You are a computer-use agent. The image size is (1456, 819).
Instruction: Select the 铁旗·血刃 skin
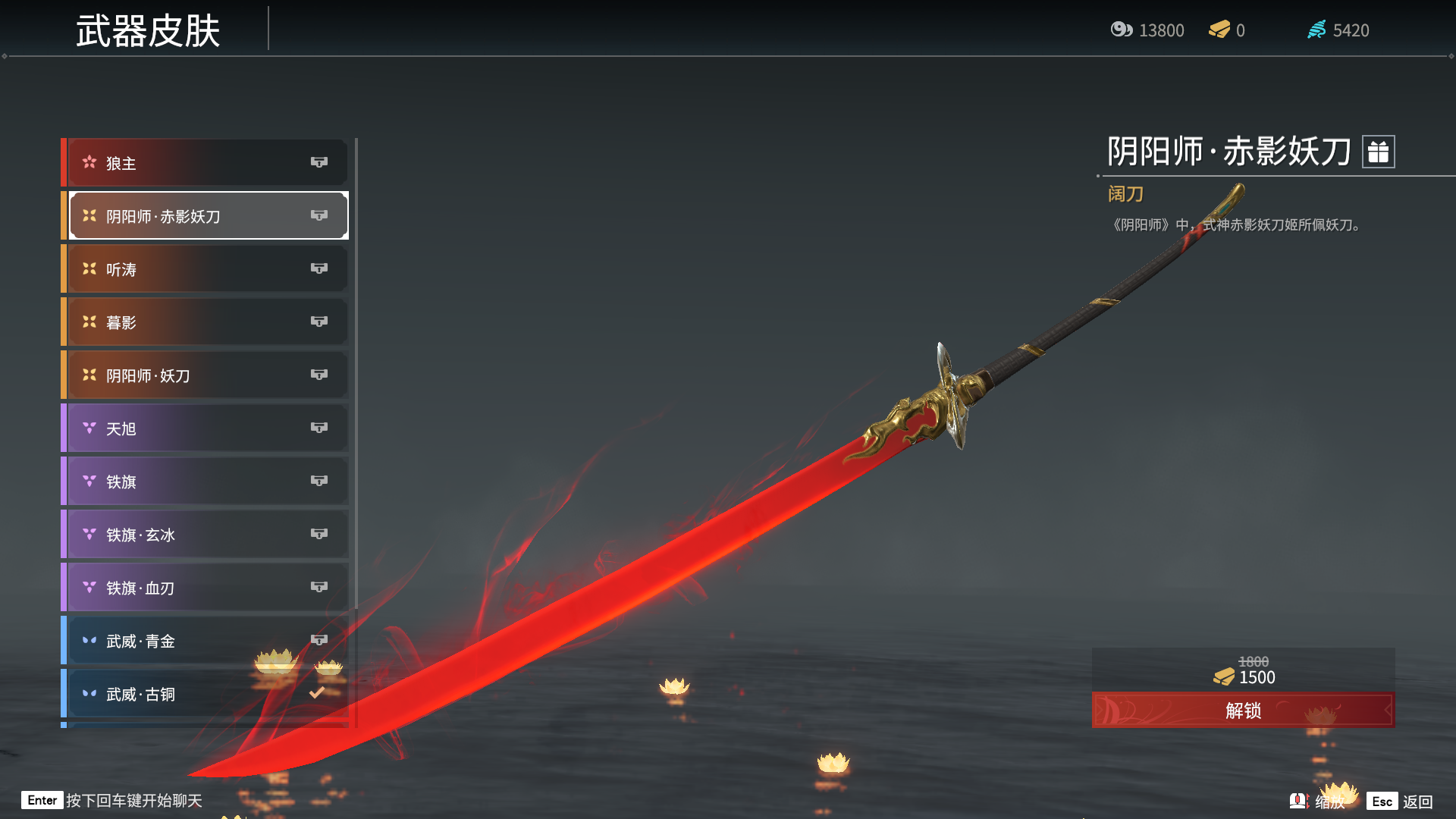point(206,588)
